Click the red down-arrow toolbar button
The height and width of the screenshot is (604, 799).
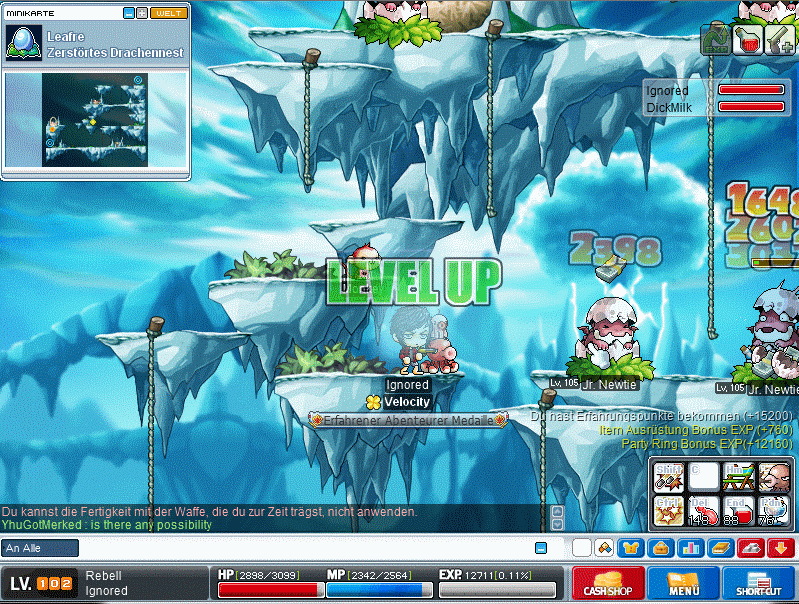(x=780, y=548)
